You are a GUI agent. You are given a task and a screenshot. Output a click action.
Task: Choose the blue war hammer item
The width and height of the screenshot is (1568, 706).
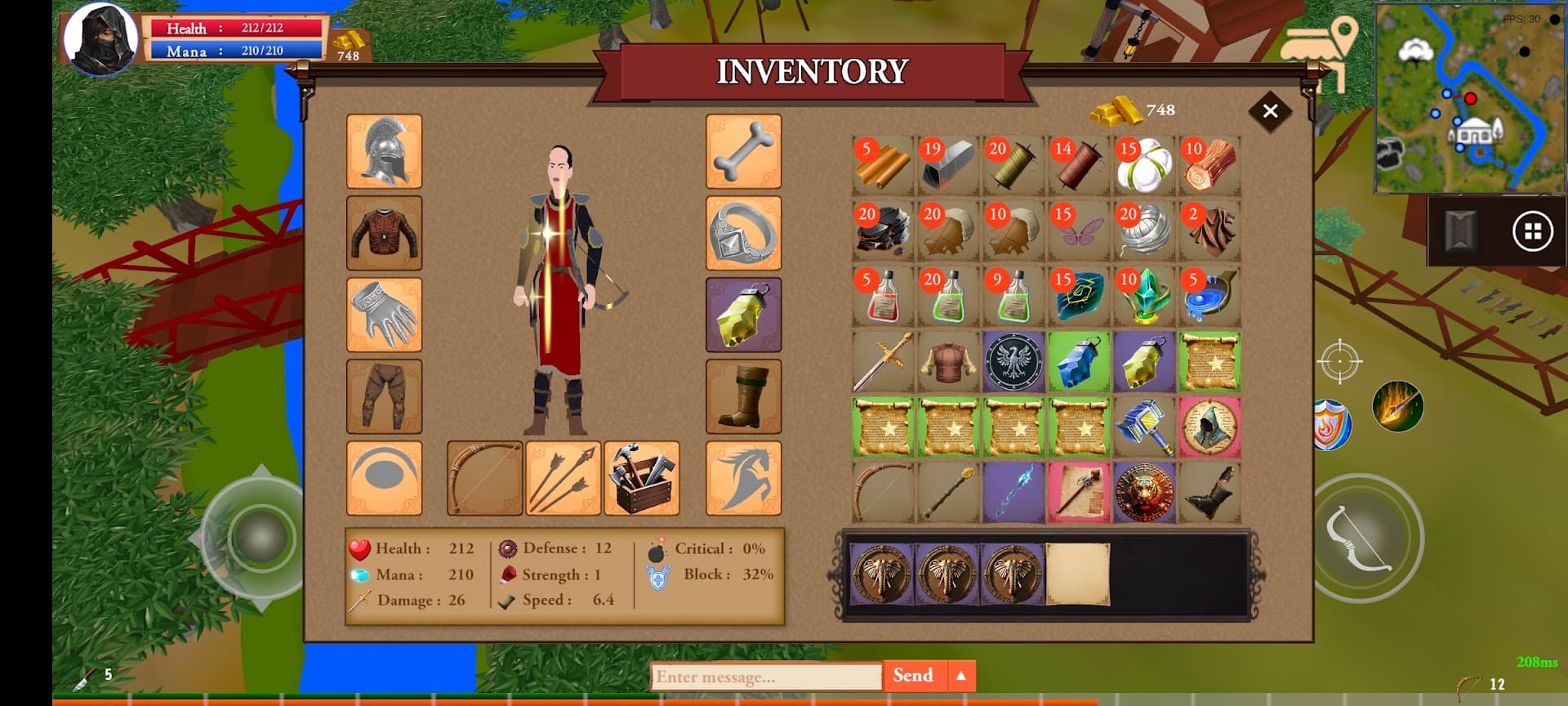(1143, 427)
